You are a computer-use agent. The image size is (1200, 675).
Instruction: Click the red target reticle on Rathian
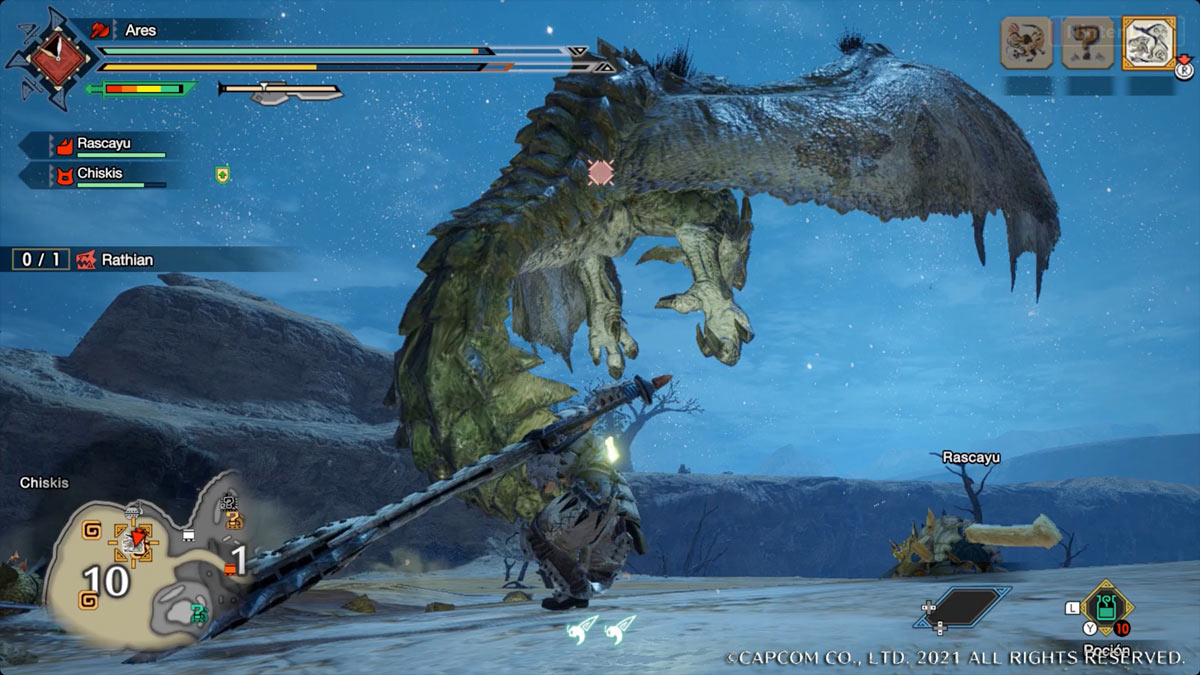click(600, 172)
